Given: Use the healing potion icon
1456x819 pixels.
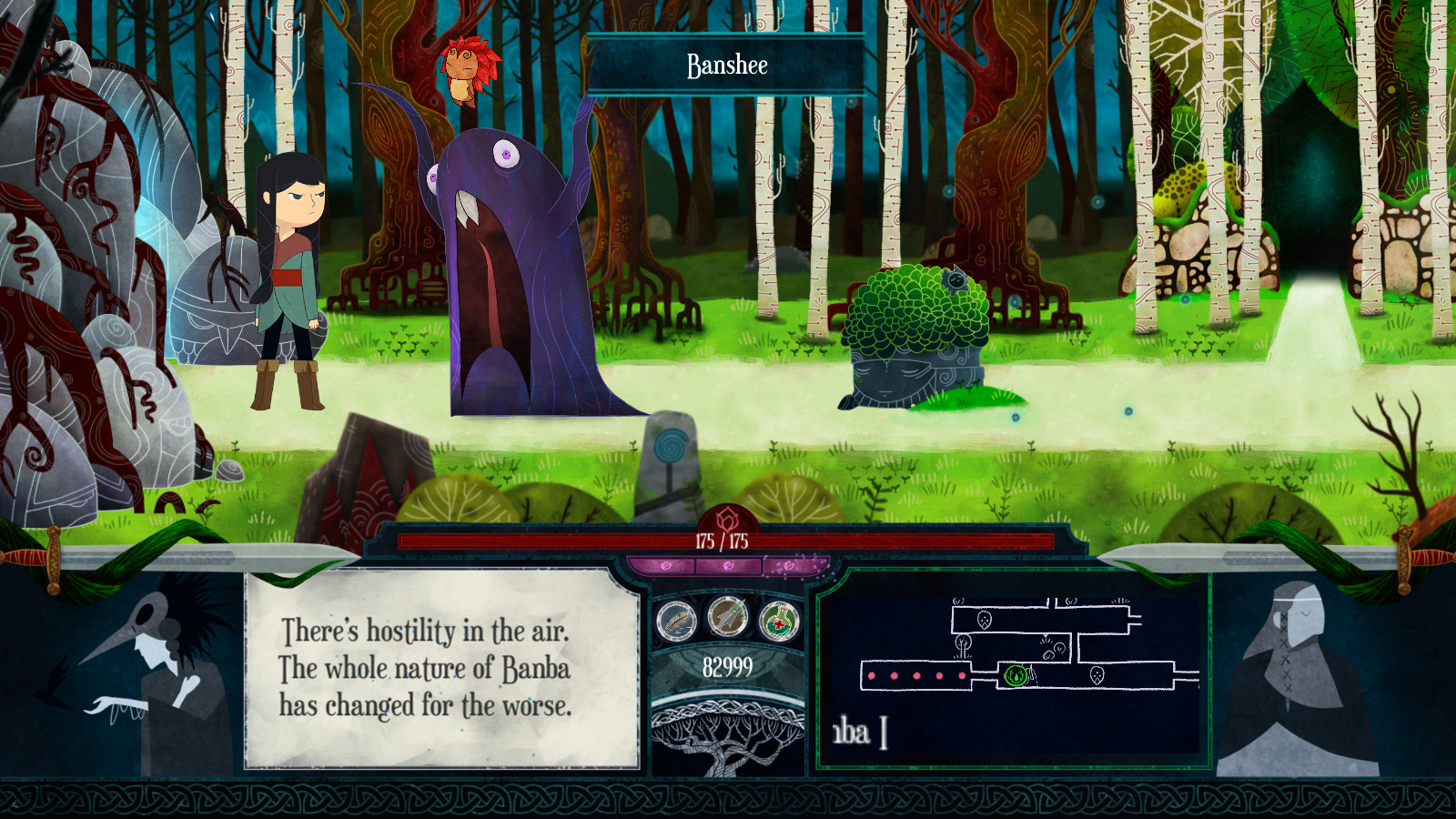Looking at the screenshot, I should 781,621.
